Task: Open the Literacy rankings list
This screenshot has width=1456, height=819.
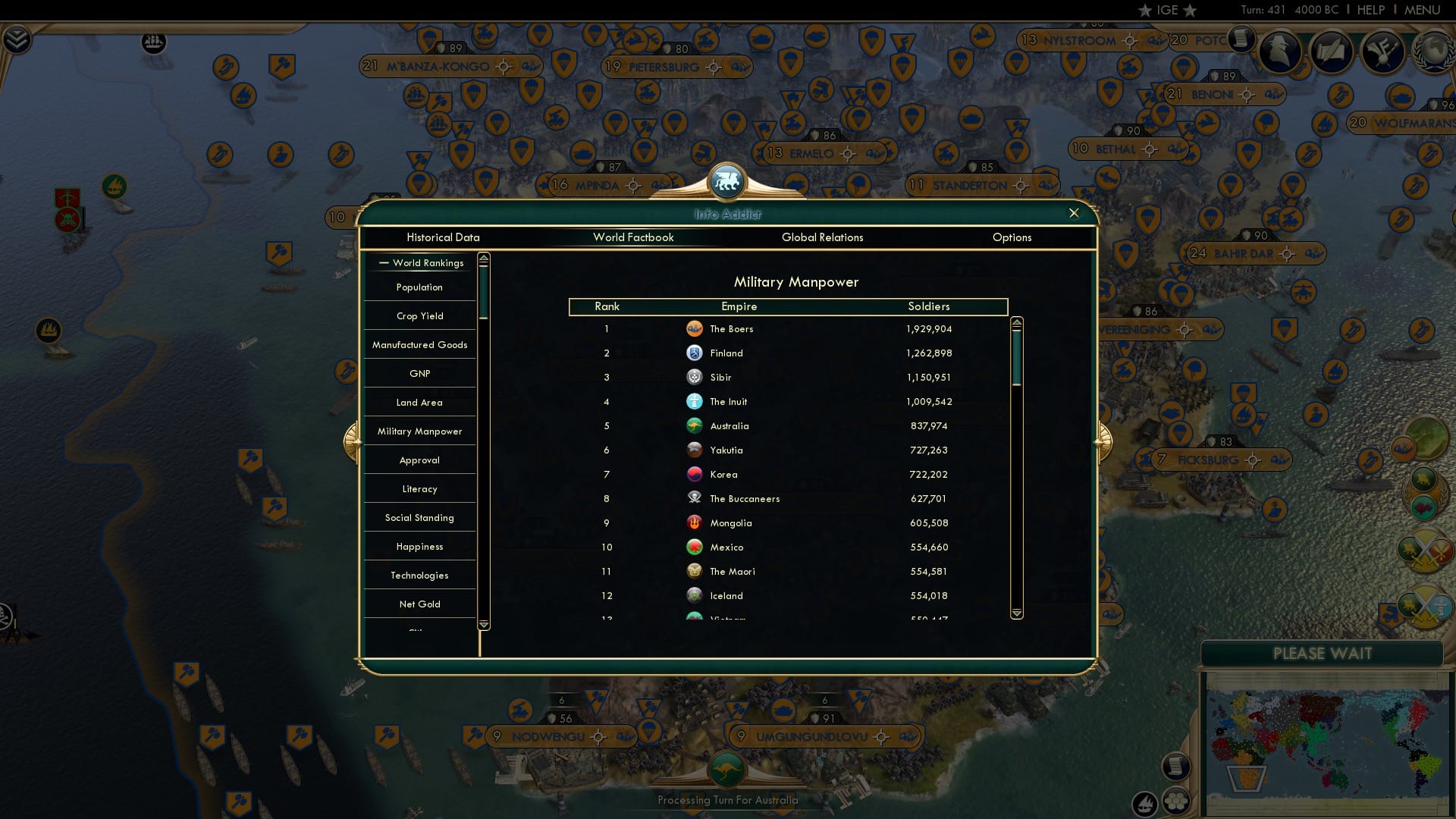Action: pyautogui.click(x=419, y=488)
